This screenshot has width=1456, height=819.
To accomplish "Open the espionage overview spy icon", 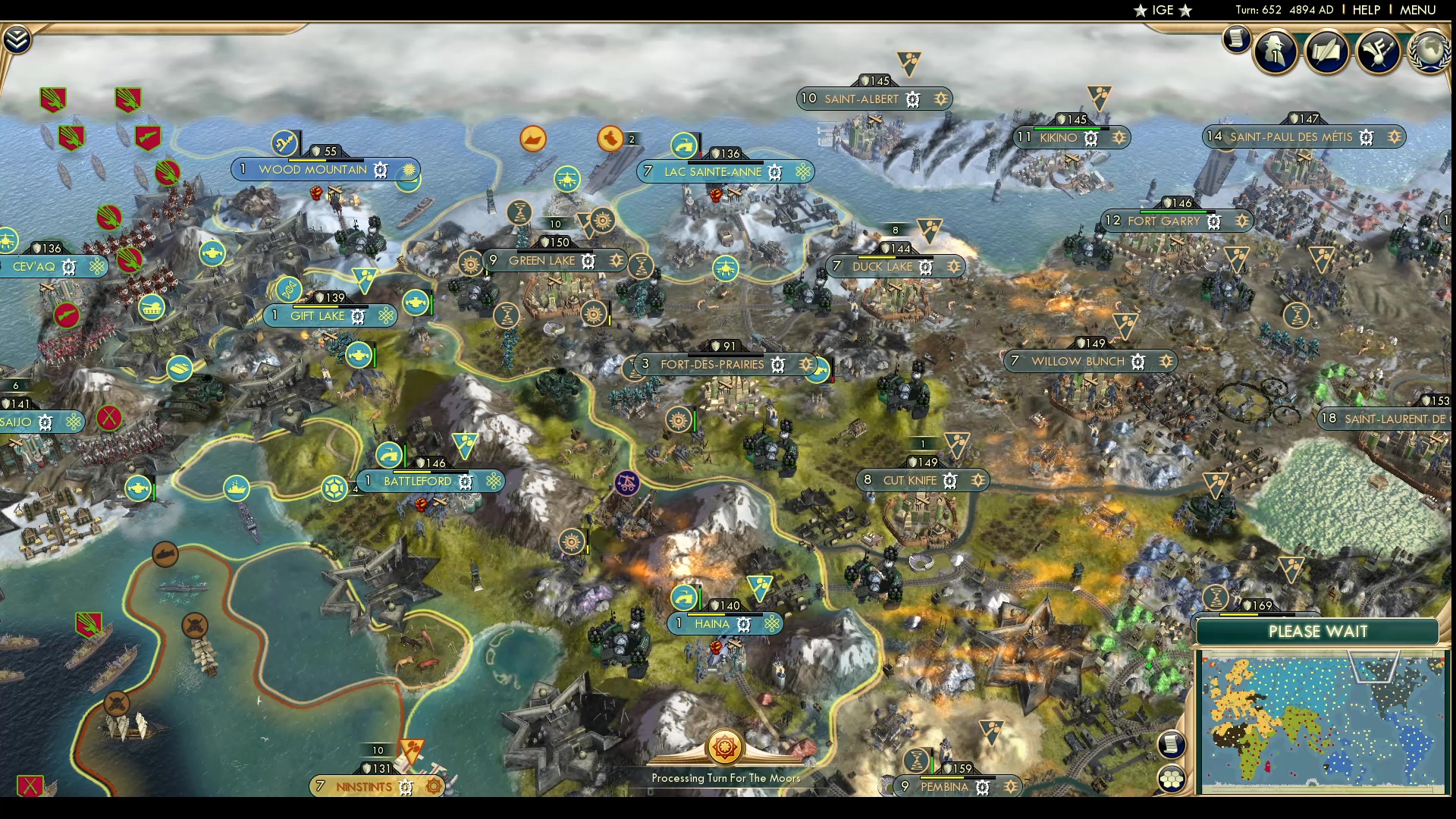I will (x=1276, y=52).
